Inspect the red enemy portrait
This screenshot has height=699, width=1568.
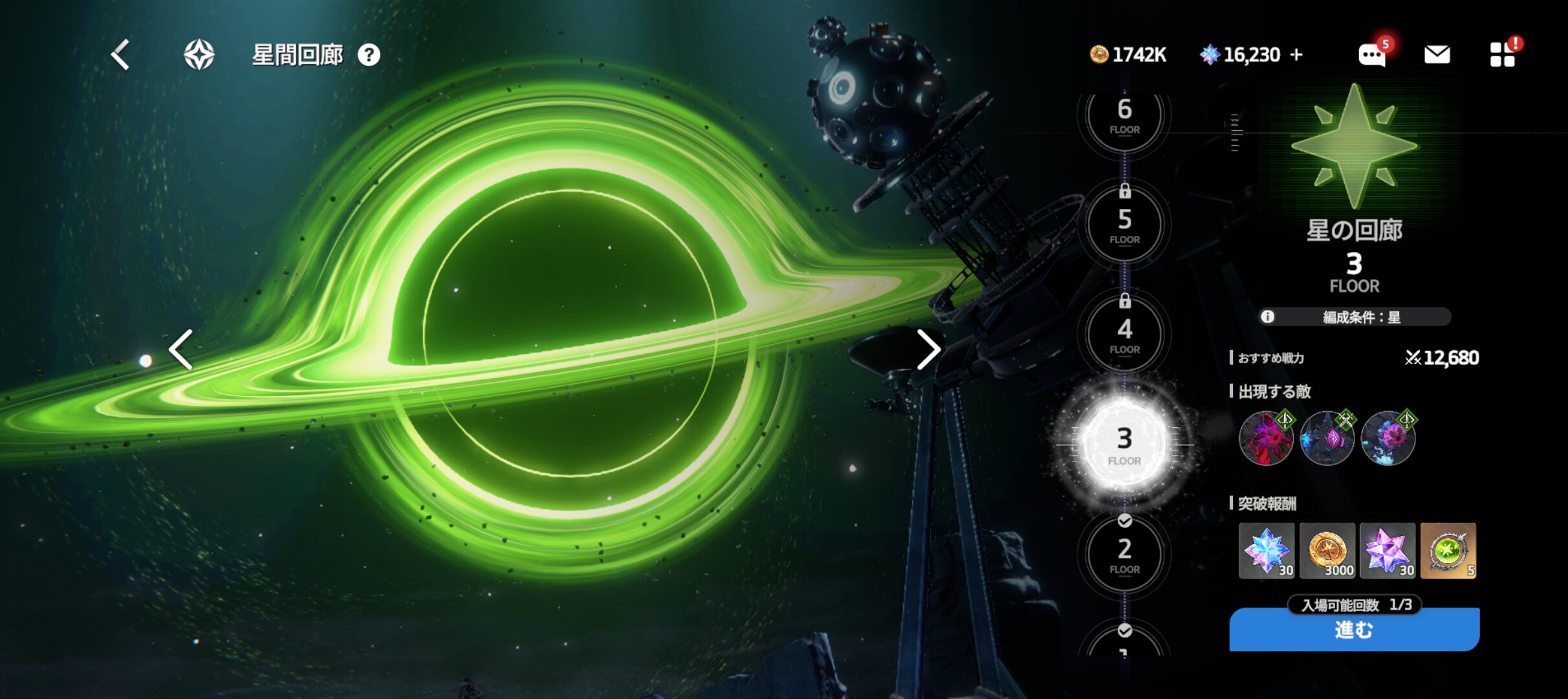click(x=1266, y=439)
